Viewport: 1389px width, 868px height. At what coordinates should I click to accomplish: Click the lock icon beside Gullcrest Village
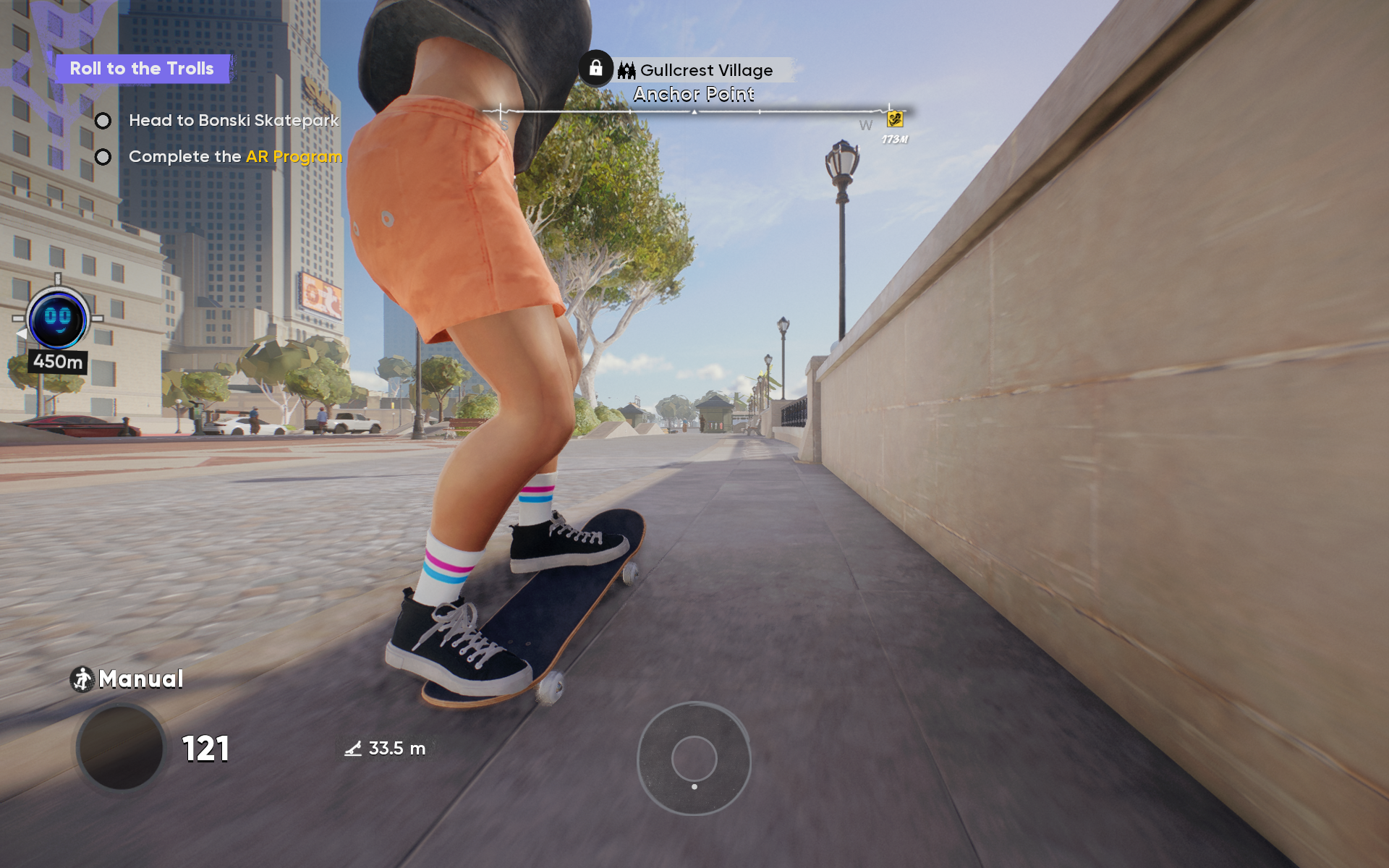tap(595, 69)
